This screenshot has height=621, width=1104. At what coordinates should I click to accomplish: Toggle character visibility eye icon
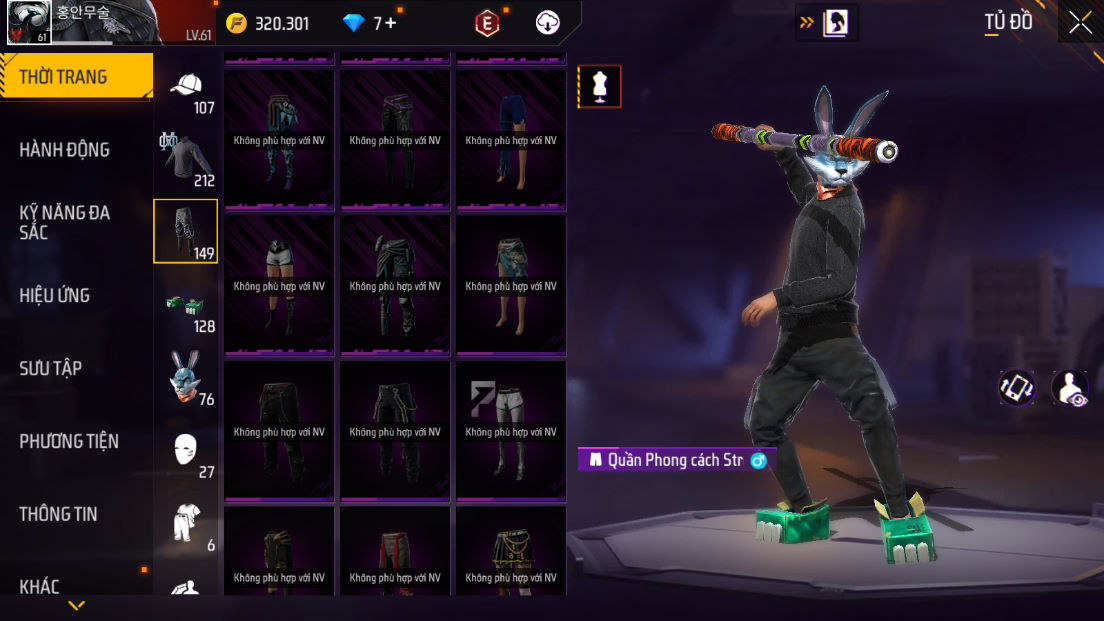(1070, 388)
